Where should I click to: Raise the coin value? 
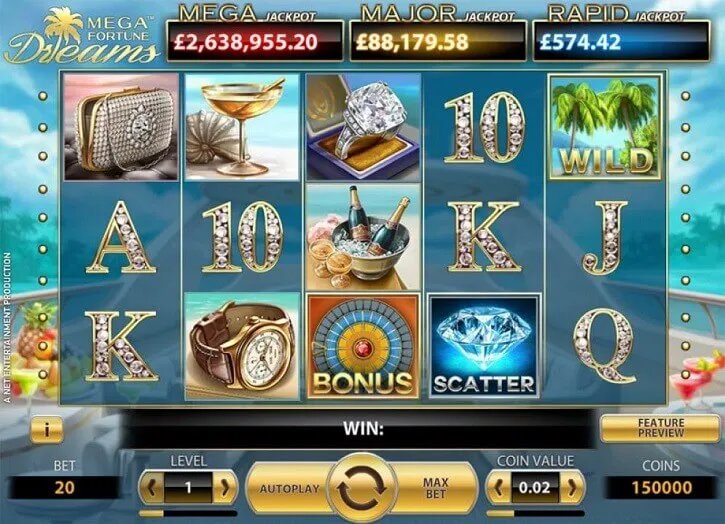click(573, 489)
